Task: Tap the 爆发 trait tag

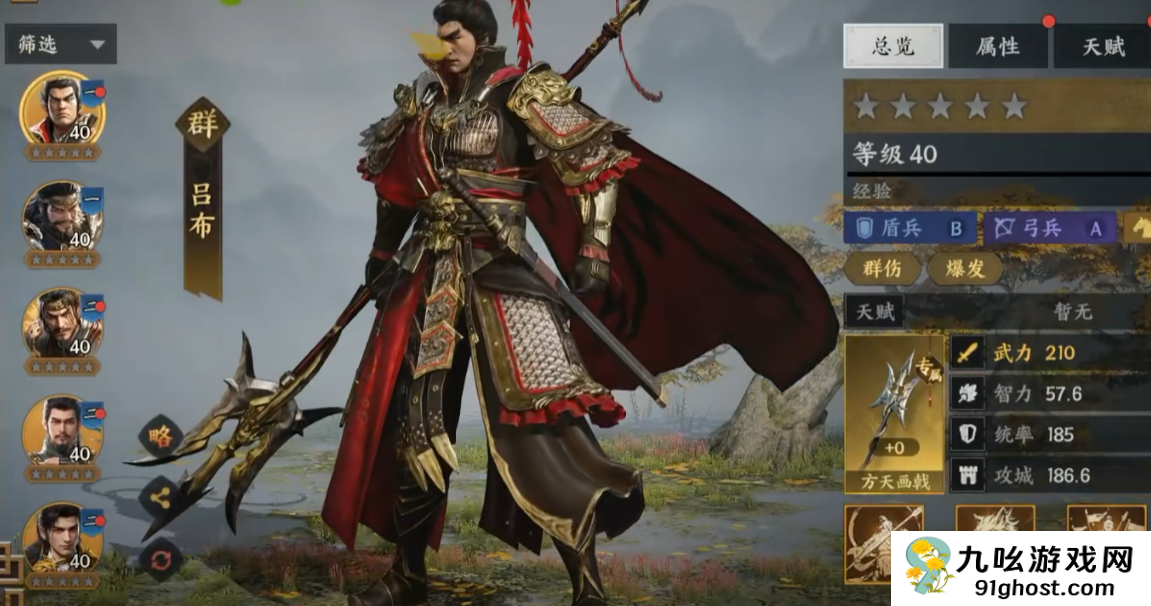Action: pos(965,269)
